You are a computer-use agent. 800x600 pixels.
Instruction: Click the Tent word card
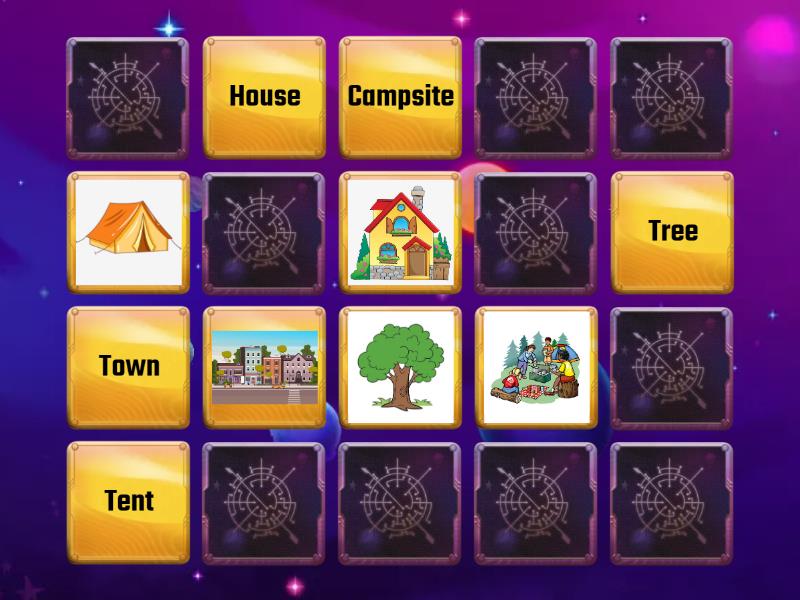pos(128,501)
